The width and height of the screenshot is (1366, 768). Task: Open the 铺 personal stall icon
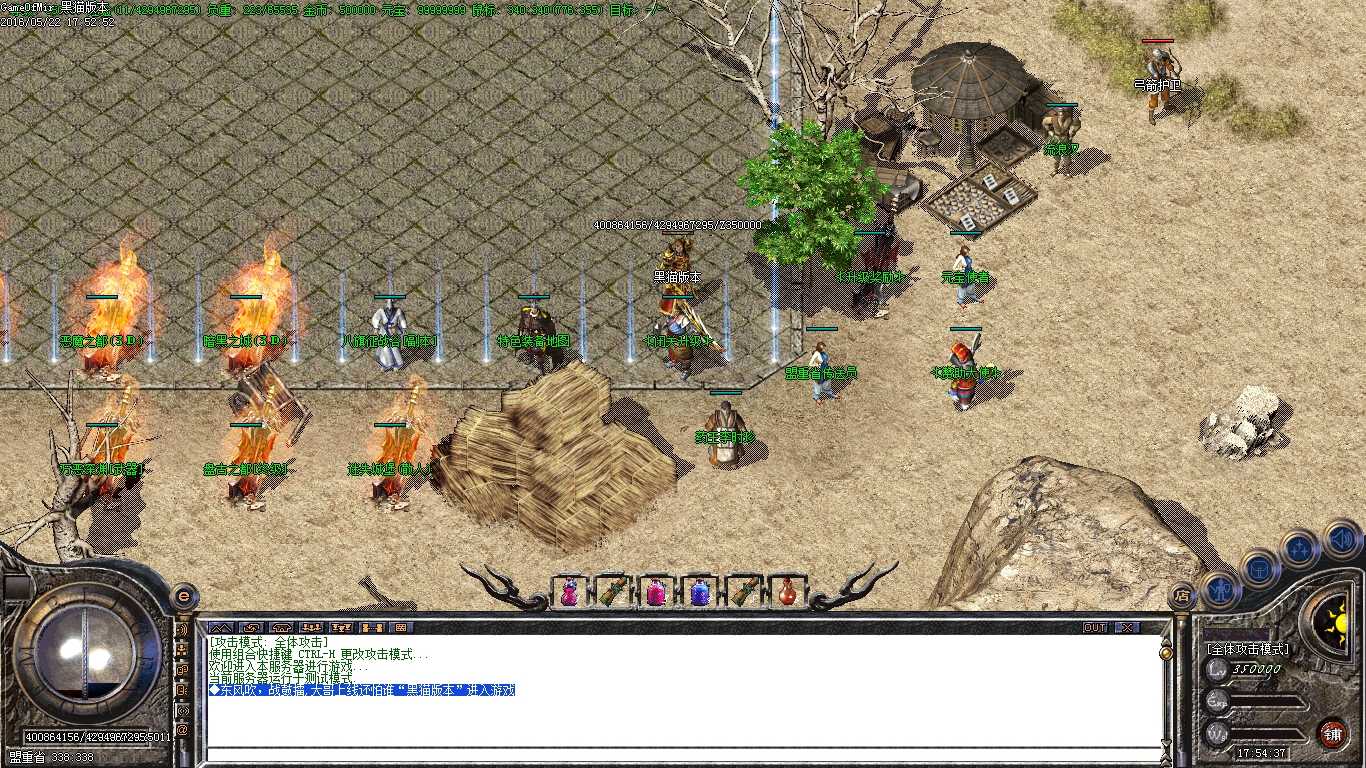coord(1333,735)
